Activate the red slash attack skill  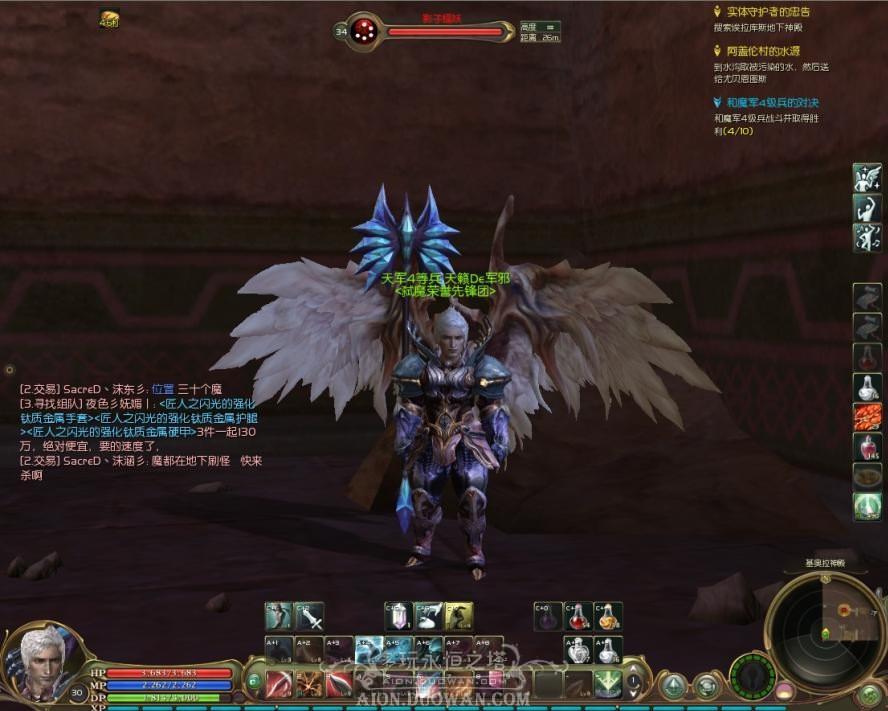tap(279, 685)
